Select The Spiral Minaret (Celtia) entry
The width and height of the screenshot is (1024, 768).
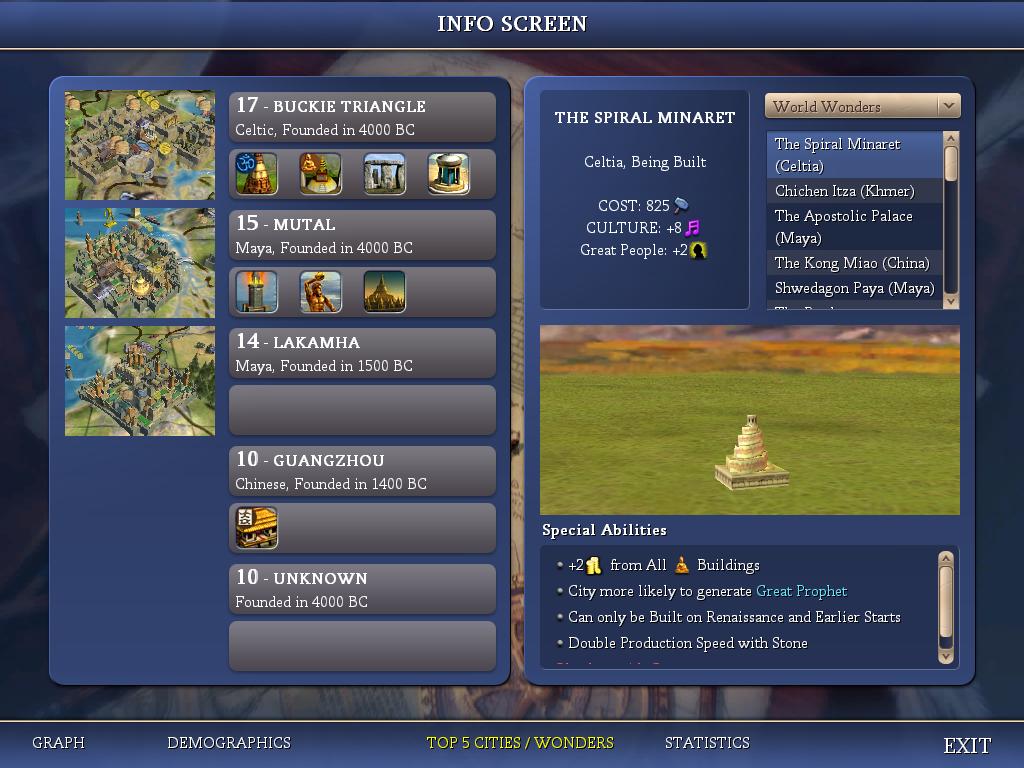coord(854,155)
